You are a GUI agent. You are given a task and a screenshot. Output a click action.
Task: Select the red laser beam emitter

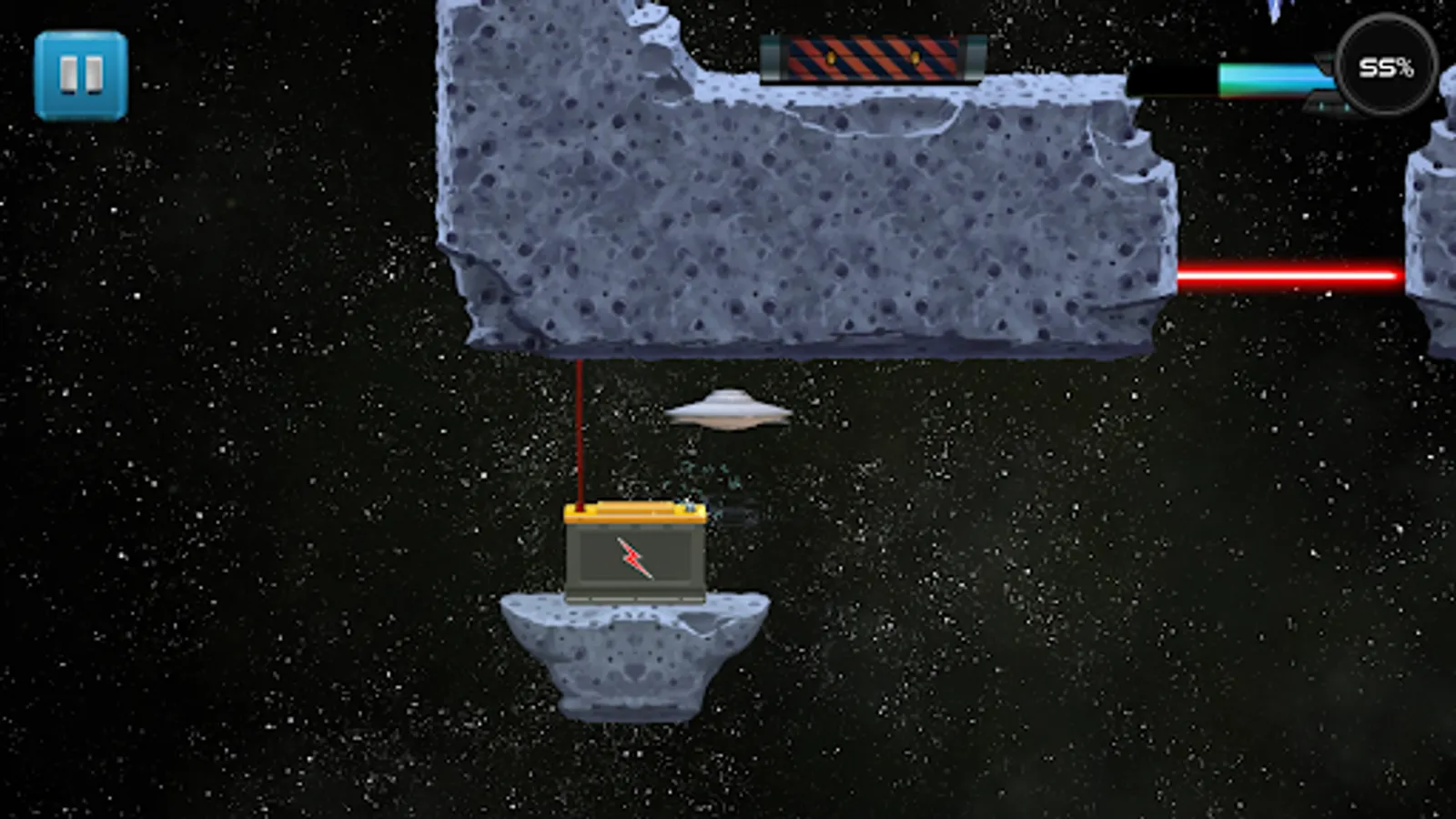click(x=1292, y=273)
